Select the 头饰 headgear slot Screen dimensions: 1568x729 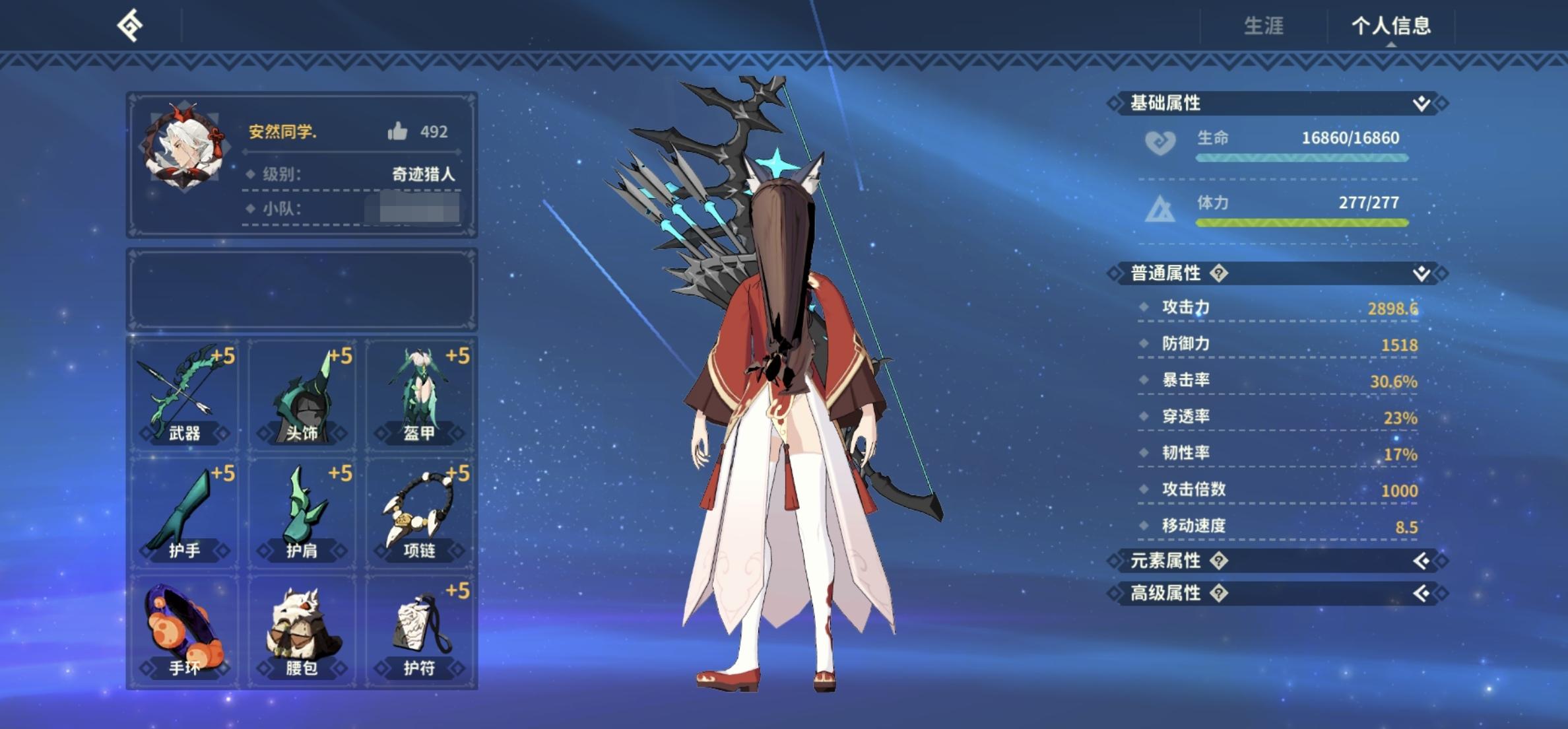click(x=302, y=394)
